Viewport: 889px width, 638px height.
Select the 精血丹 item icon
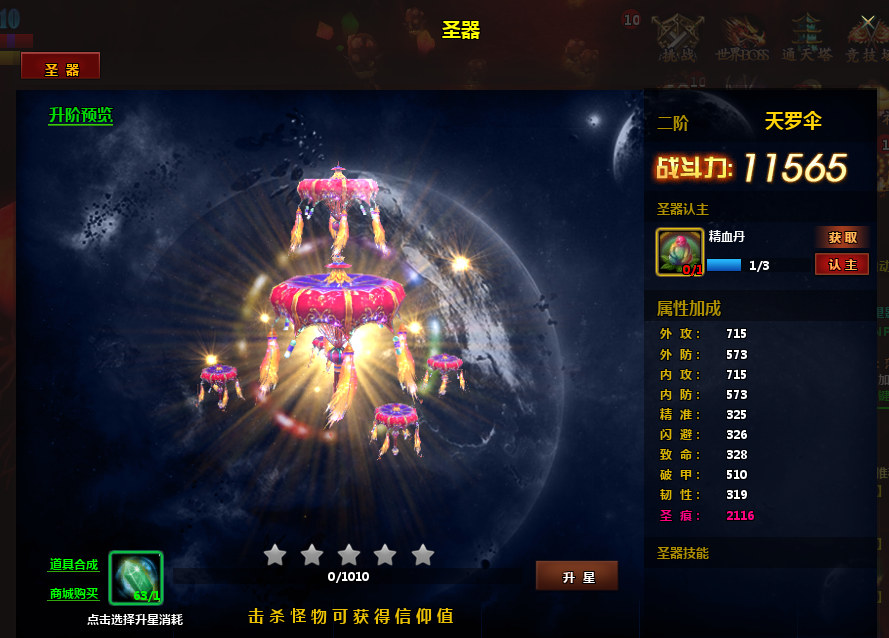click(679, 252)
